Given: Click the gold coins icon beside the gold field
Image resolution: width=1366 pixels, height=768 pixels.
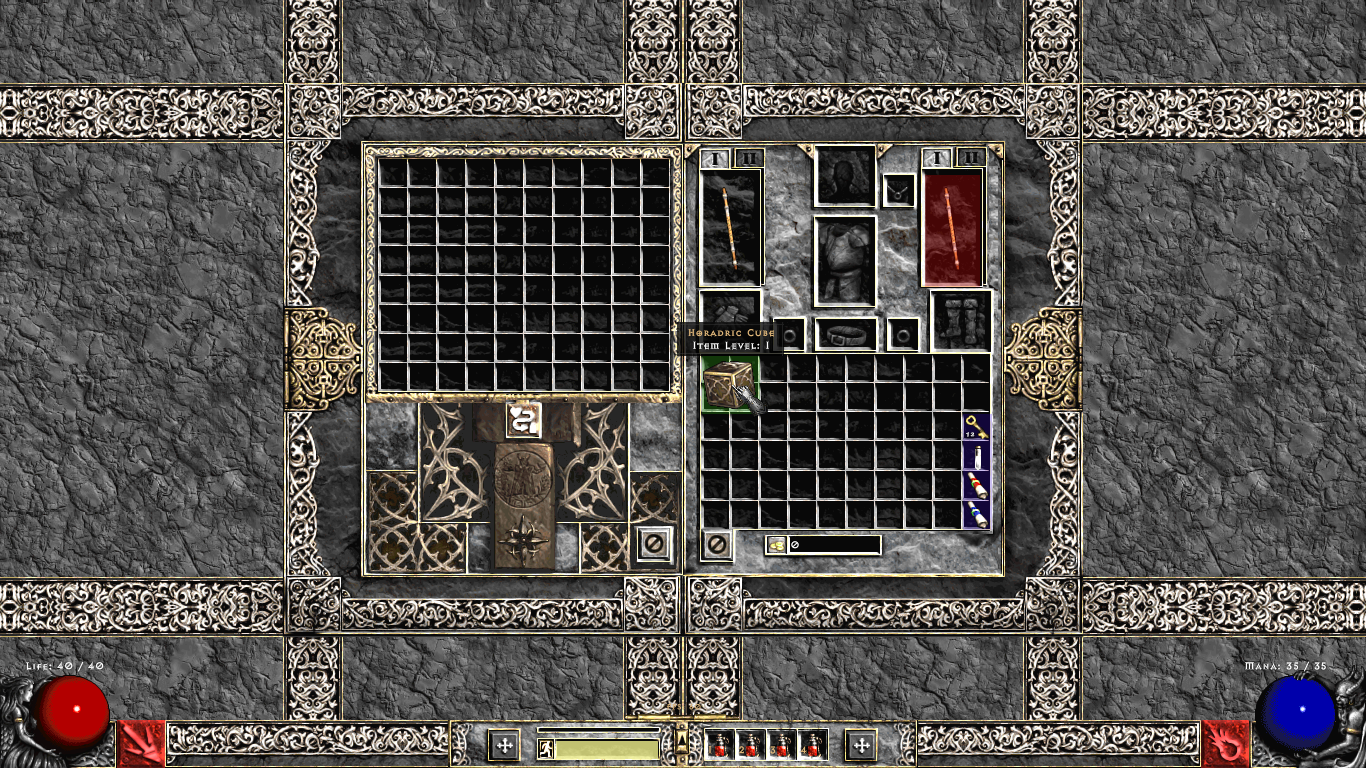Looking at the screenshot, I should (779, 545).
